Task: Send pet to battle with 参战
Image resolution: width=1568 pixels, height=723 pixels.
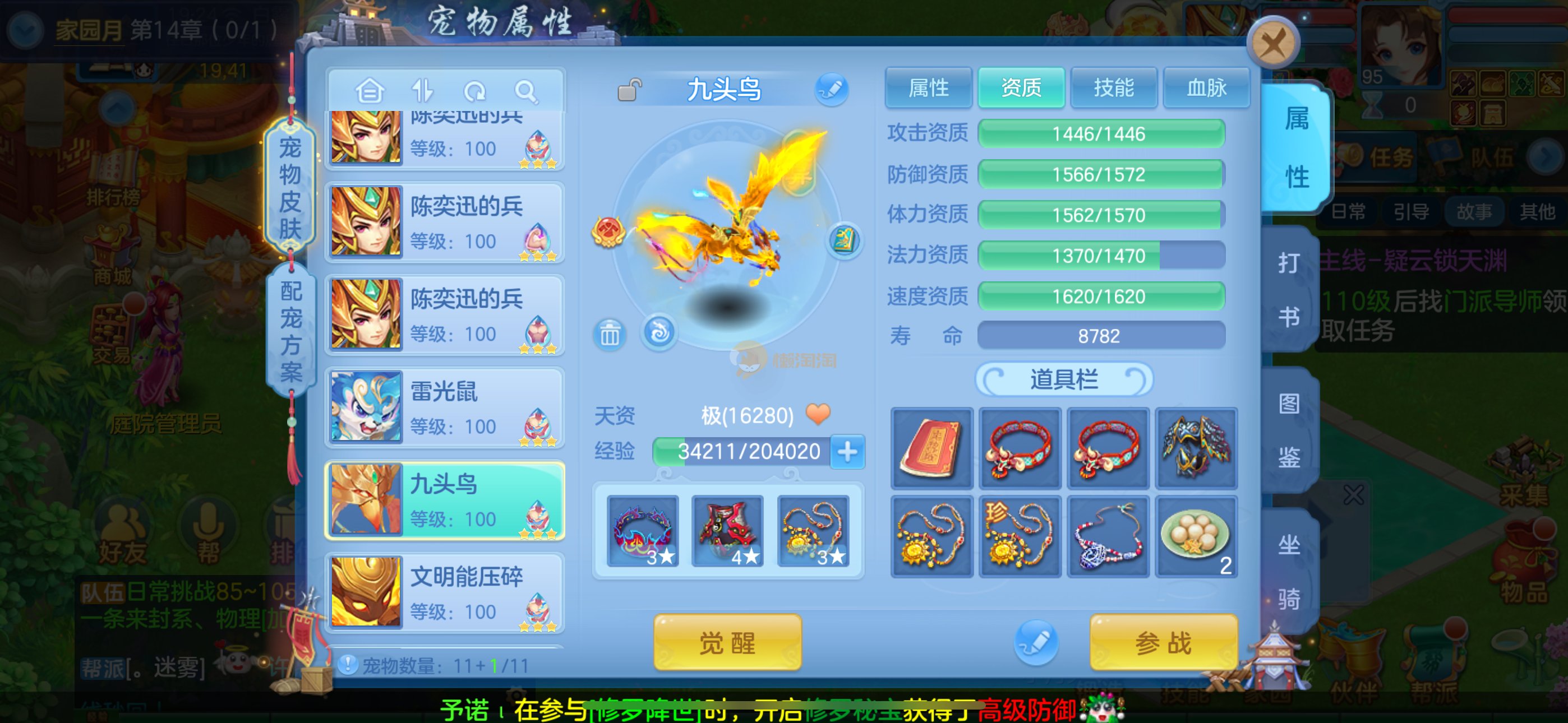Action: point(1163,643)
